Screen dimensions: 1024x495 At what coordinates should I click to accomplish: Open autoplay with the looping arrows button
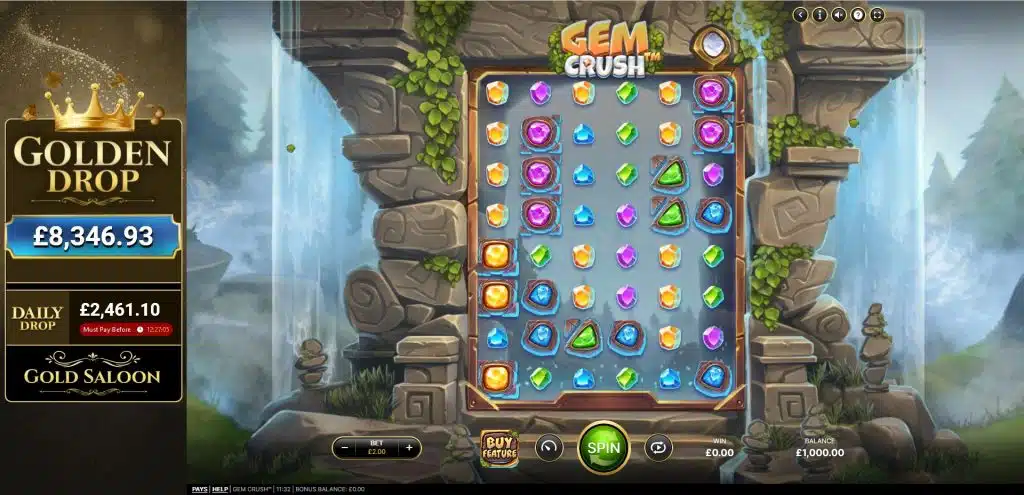pos(658,447)
